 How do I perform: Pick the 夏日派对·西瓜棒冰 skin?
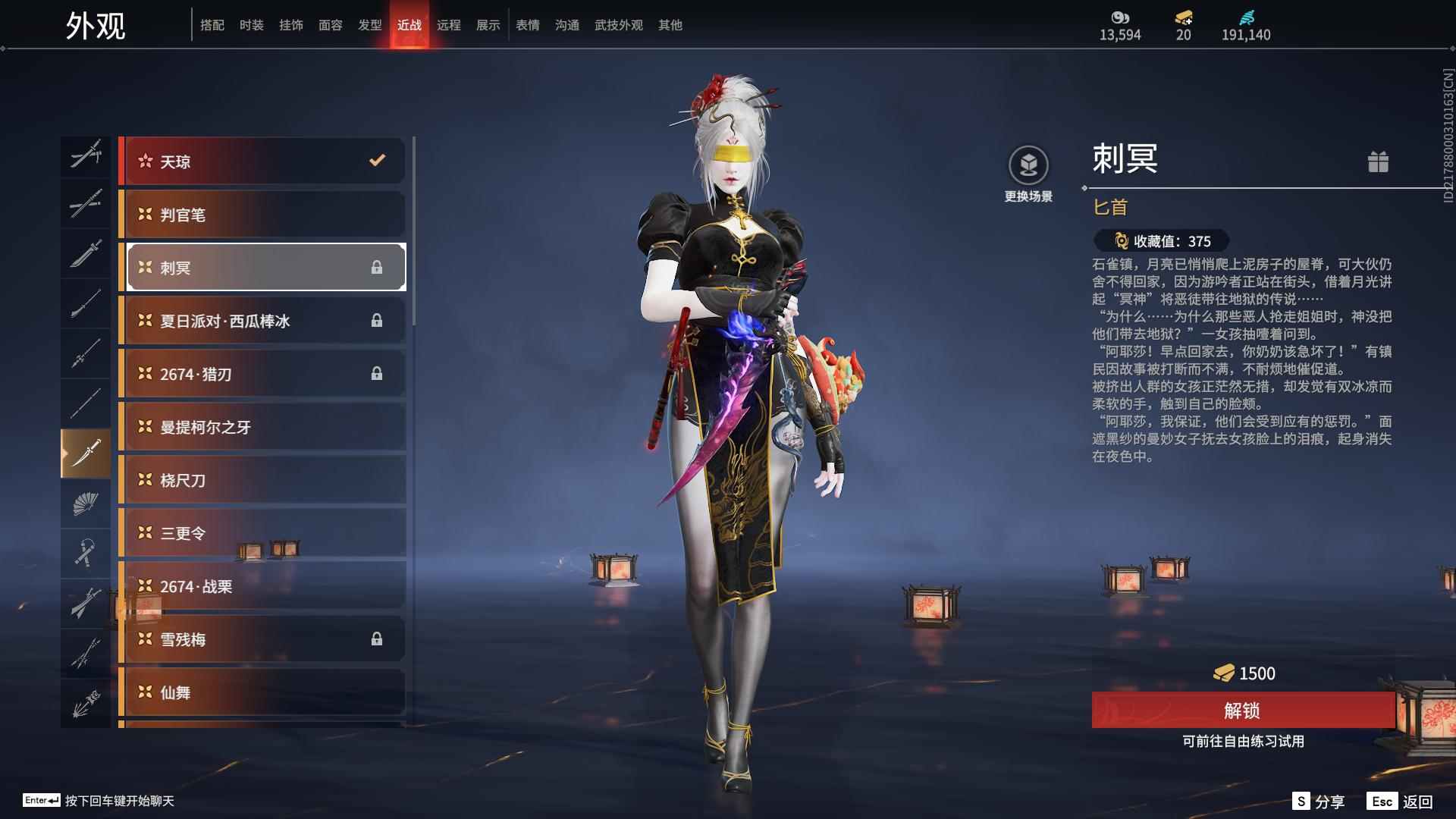[262, 321]
